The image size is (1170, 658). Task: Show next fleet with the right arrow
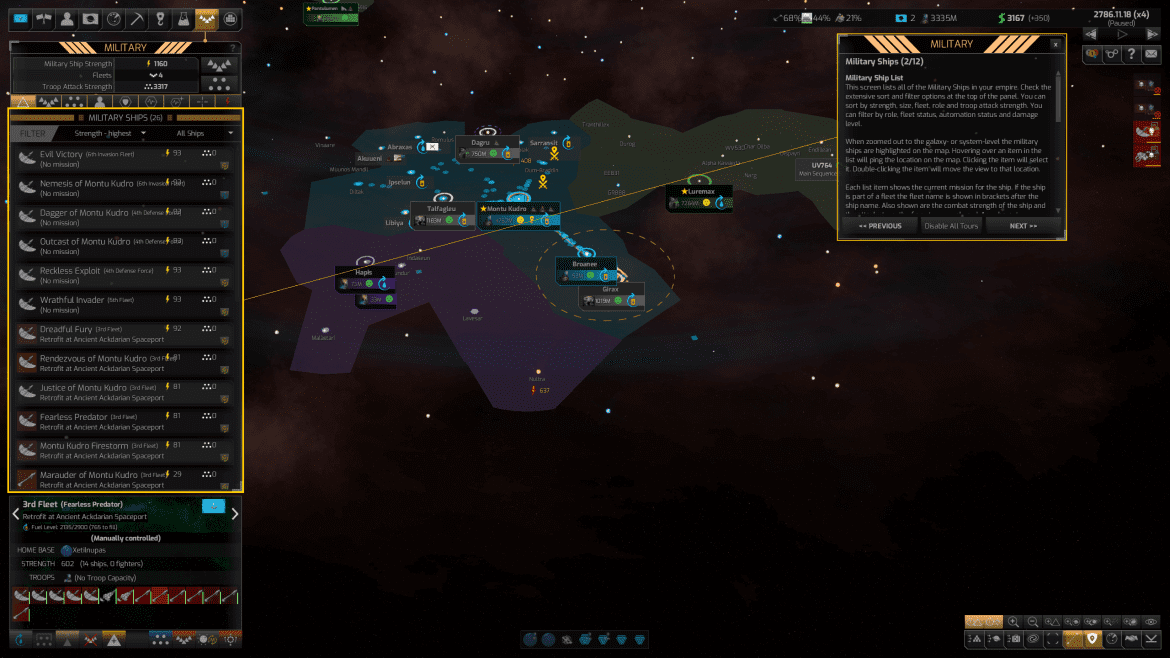(235, 514)
